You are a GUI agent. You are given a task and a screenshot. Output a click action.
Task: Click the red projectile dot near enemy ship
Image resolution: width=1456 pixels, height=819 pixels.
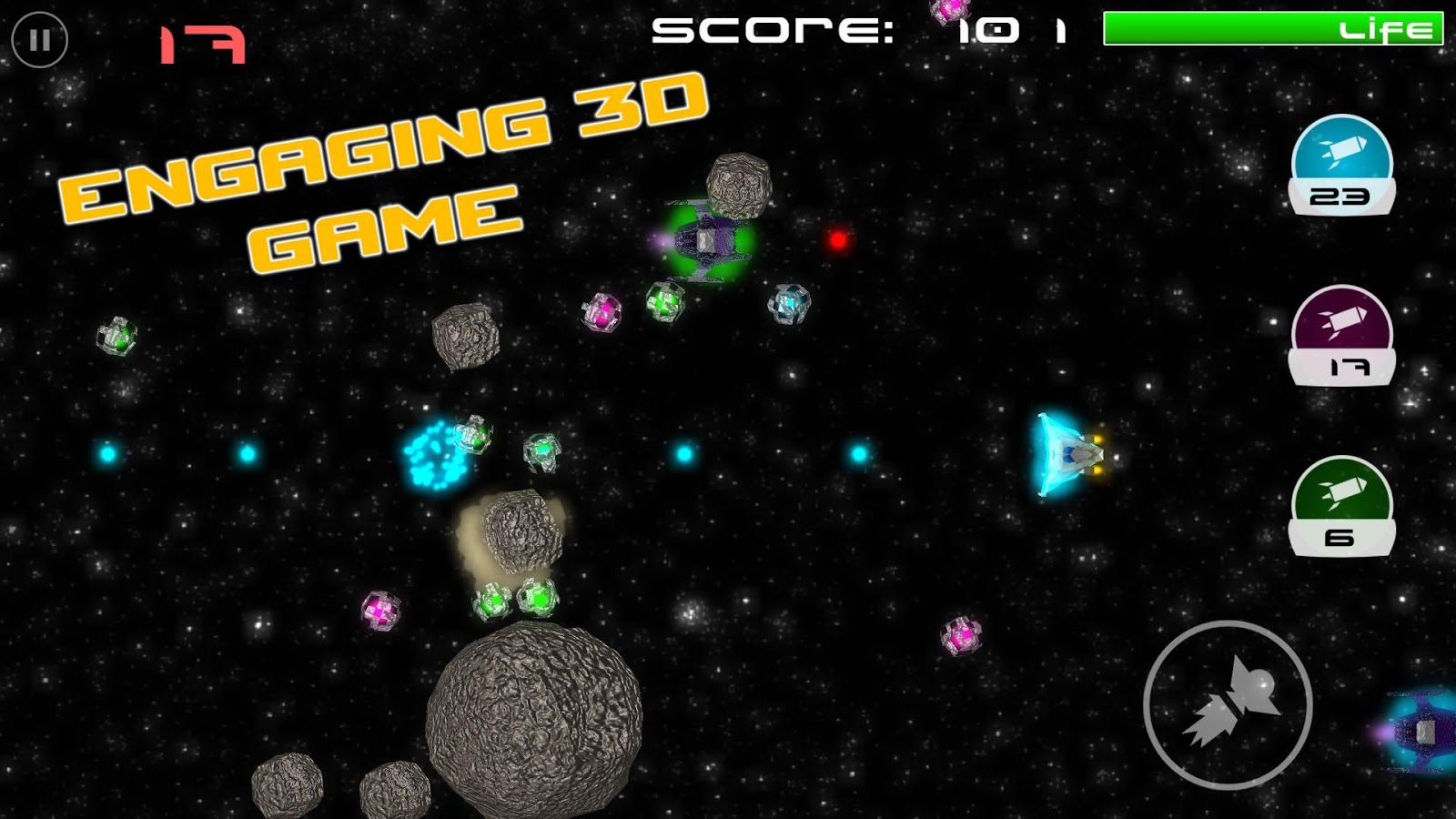[835, 241]
